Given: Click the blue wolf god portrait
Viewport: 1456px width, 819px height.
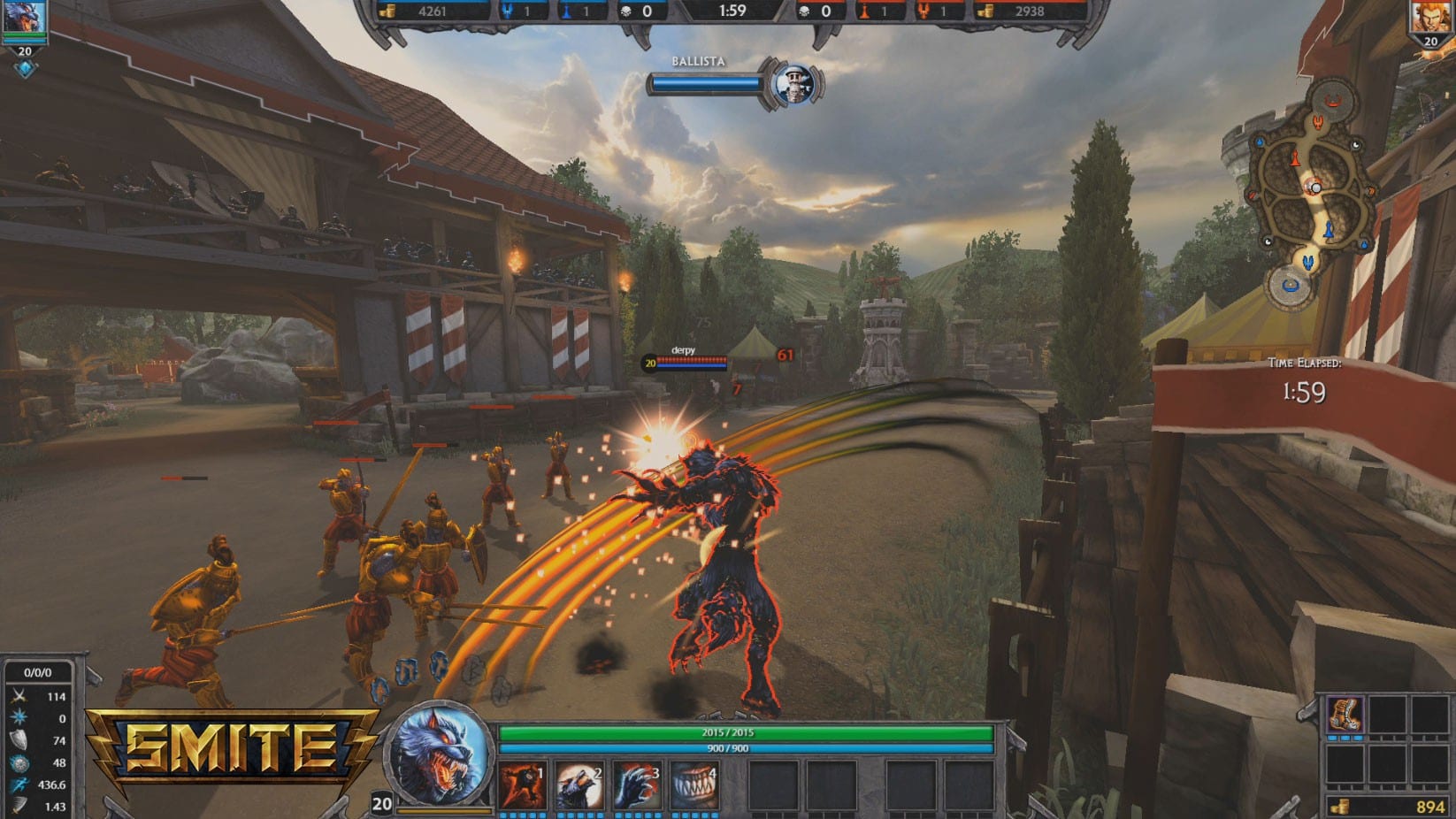Looking at the screenshot, I should [x=440, y=754].
